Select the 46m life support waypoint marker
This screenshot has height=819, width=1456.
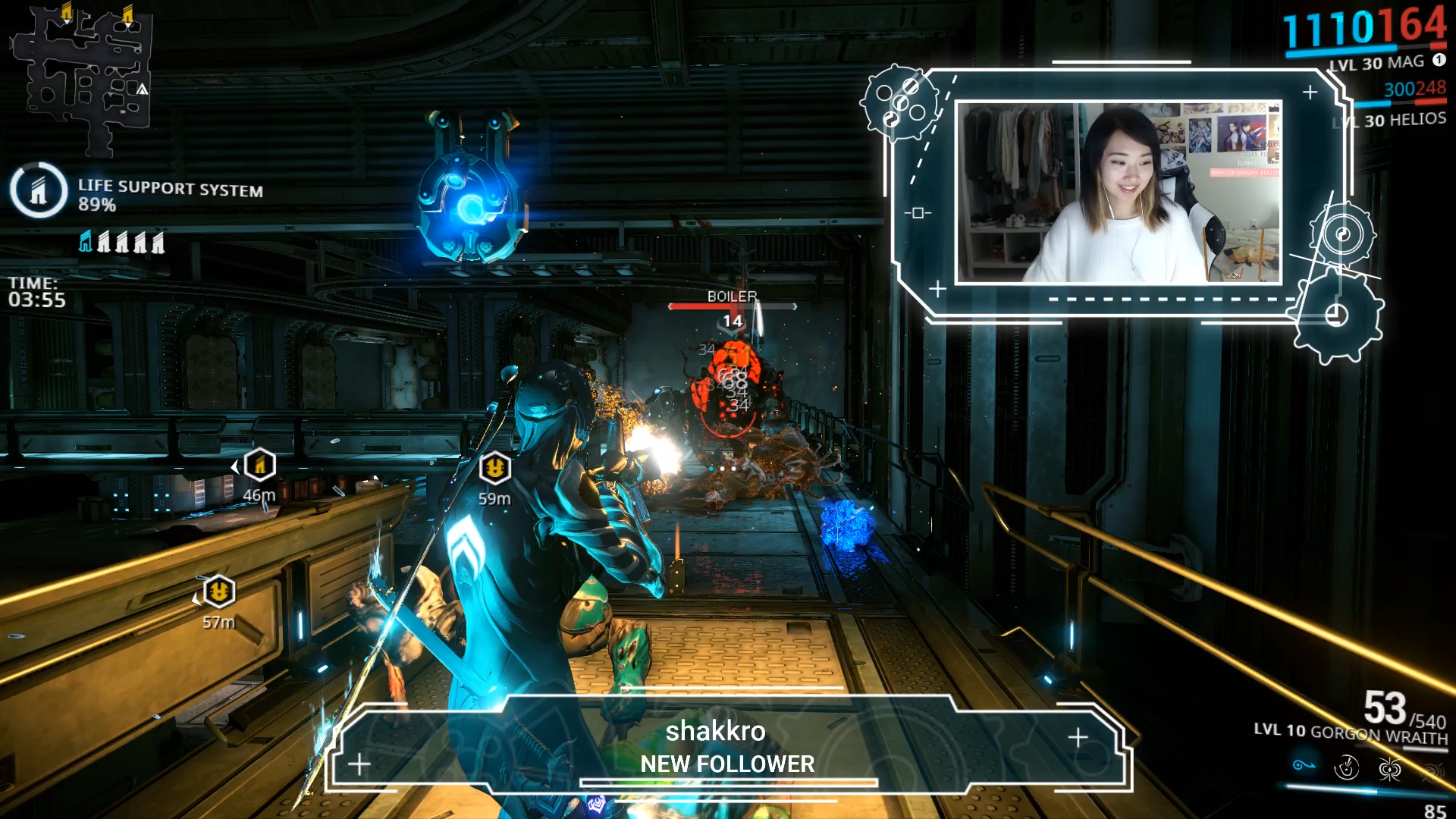click(259, 465)
